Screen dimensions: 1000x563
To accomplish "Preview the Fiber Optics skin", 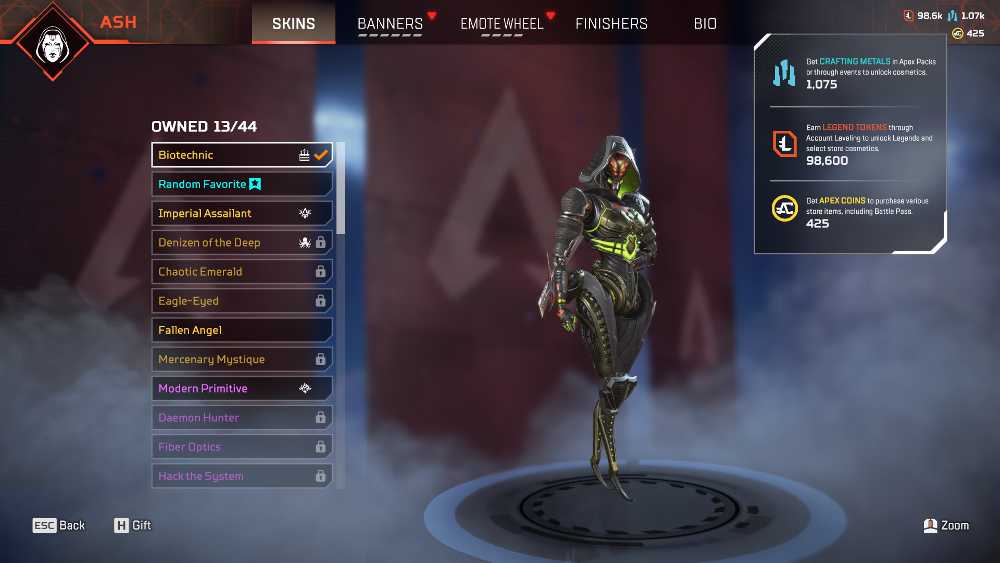I will coord(242,447).
